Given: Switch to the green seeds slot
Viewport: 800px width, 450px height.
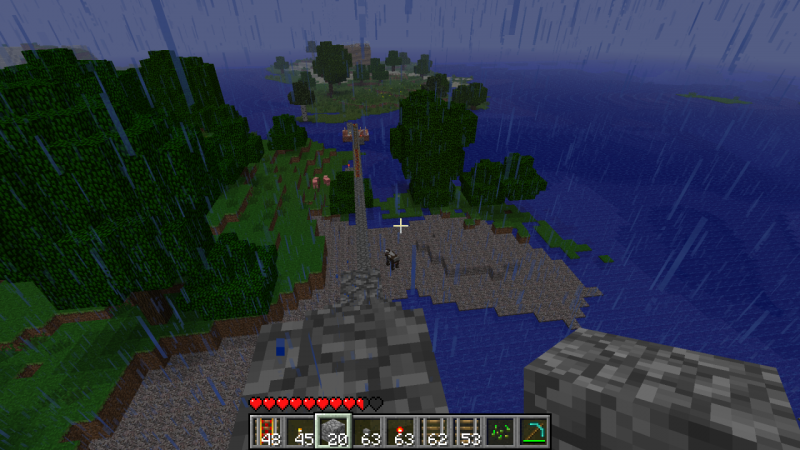Looking at the screenshot, I should (x=500, y=431).
